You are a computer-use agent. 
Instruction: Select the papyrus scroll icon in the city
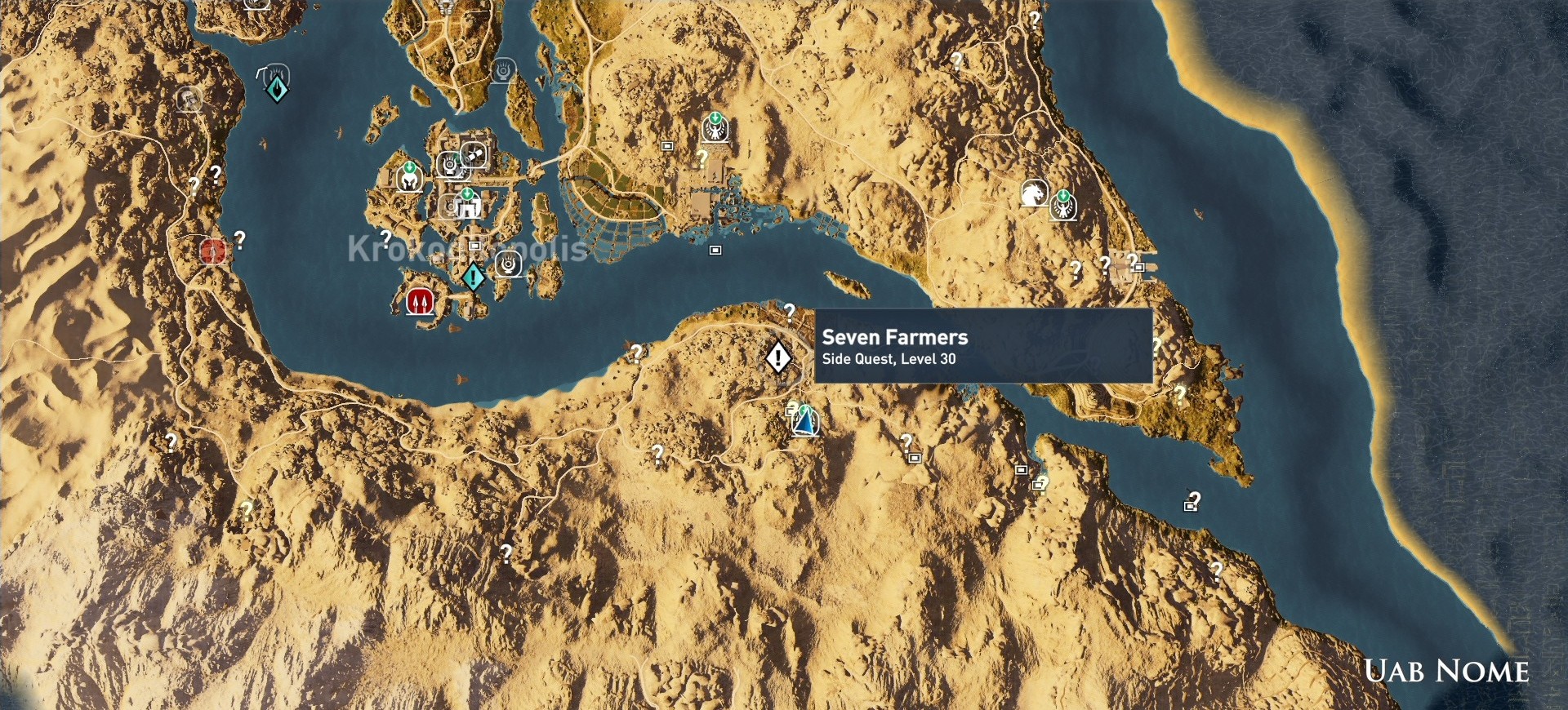[x=474, y=155]
